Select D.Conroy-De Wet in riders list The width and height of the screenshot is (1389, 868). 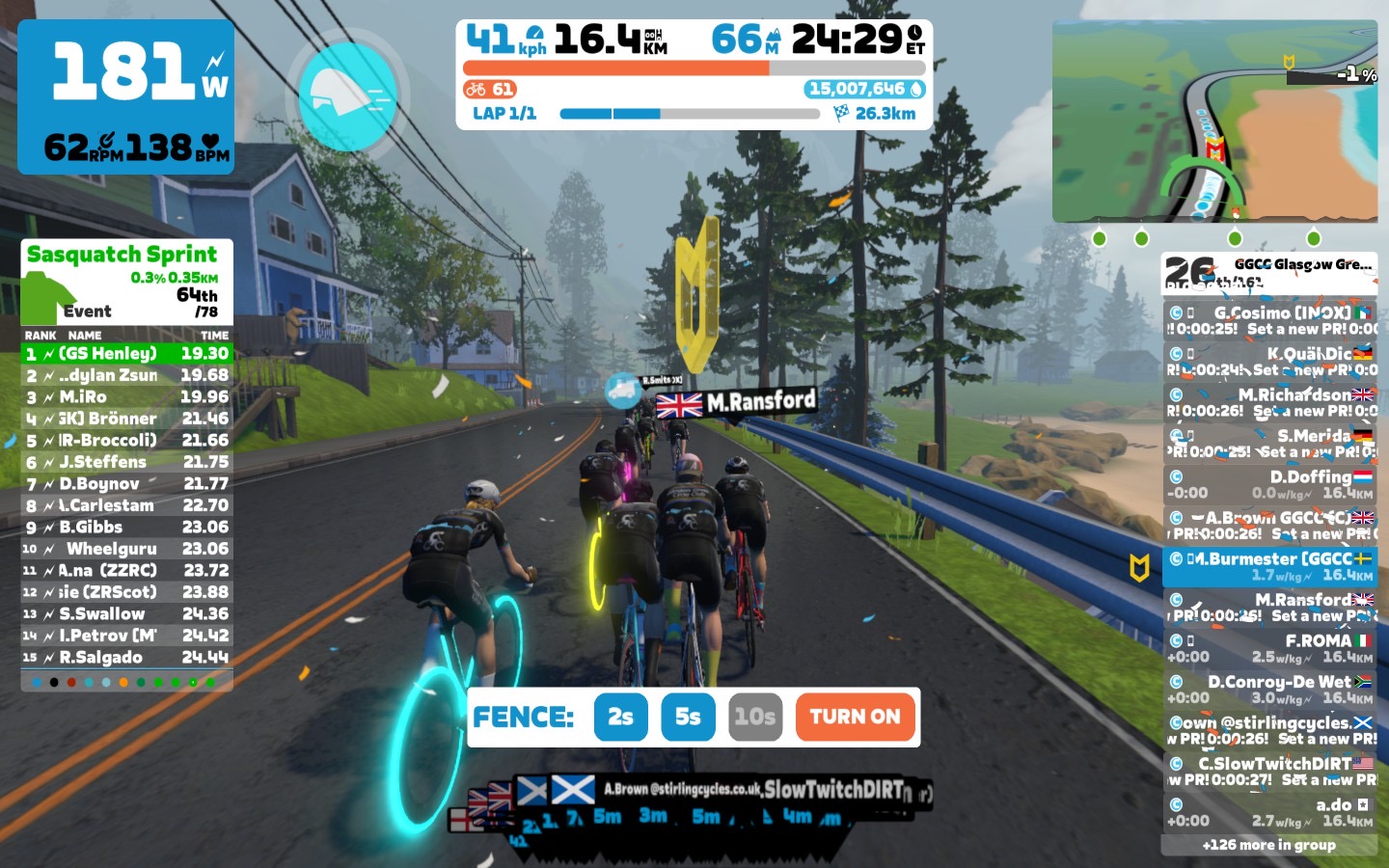pyautogui.click(x=1269, y=689)
